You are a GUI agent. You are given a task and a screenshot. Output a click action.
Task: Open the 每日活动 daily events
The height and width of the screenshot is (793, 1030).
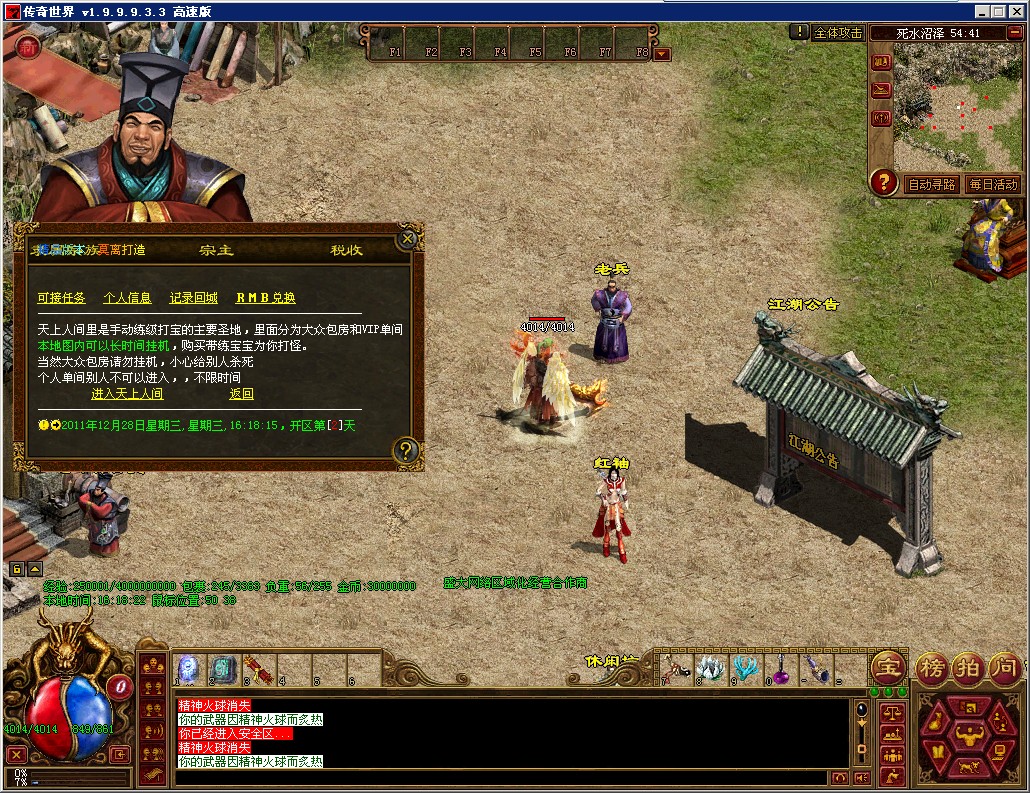click(992, 184)
